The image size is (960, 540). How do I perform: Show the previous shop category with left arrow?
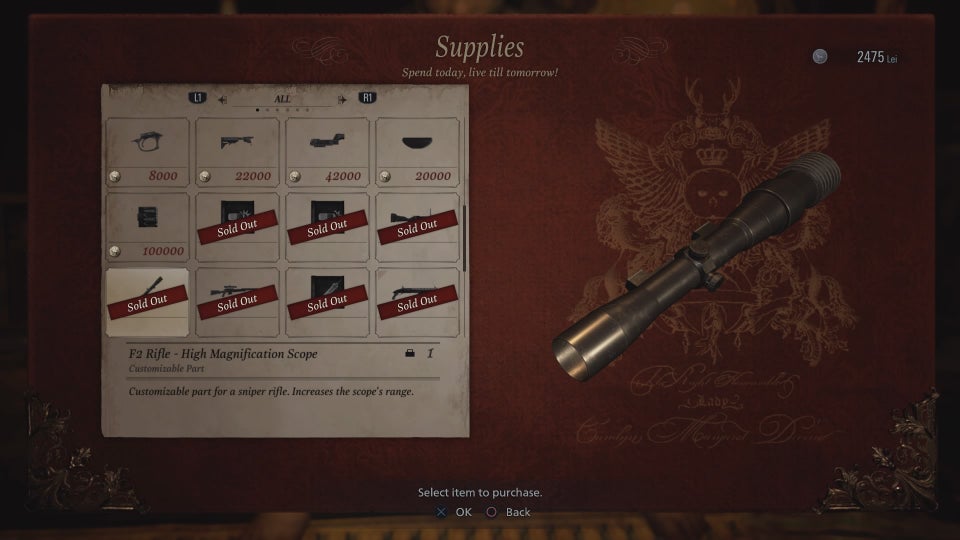point(223,99)
